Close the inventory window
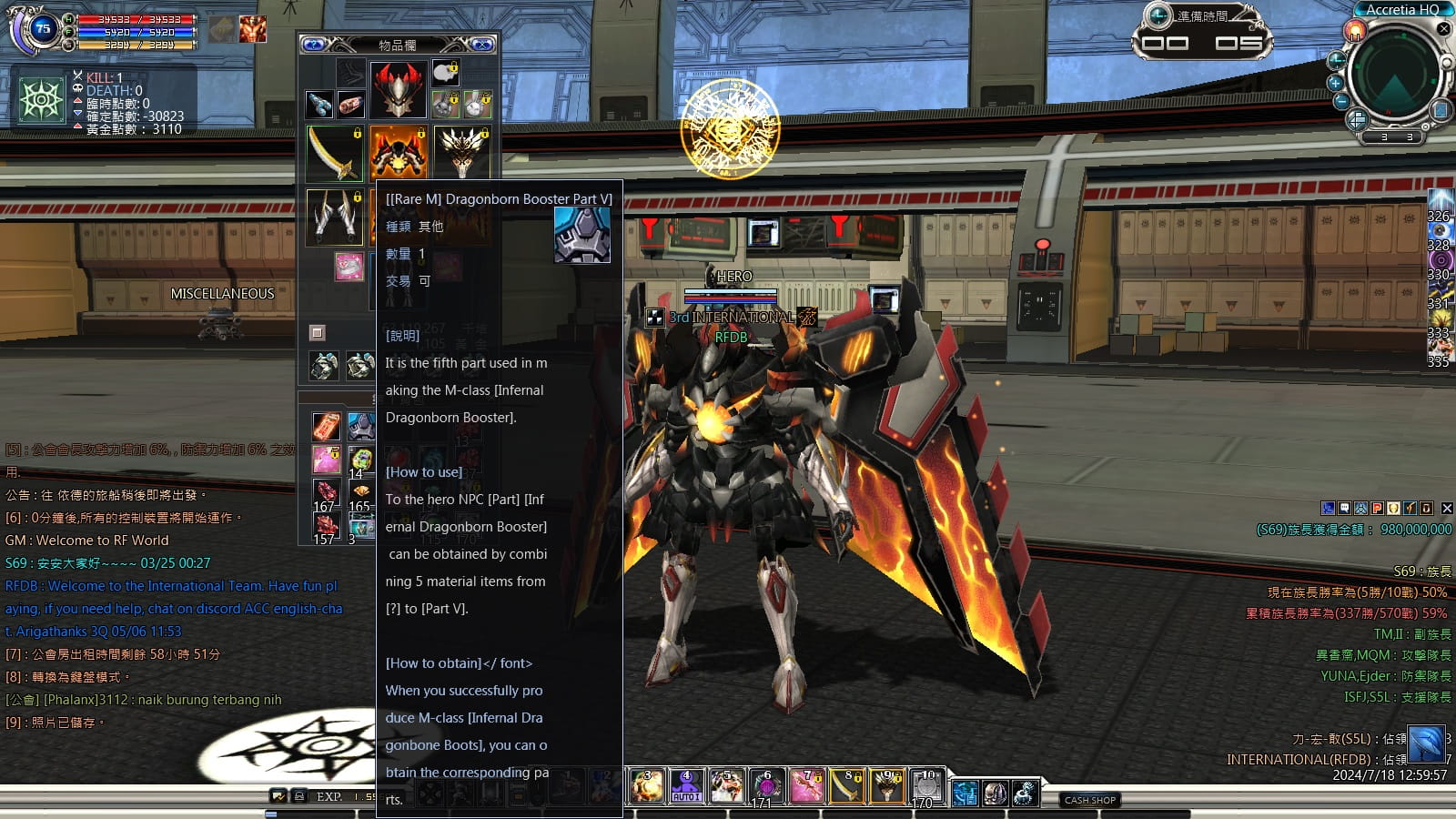1456x819 pixels. pos(481,45)
